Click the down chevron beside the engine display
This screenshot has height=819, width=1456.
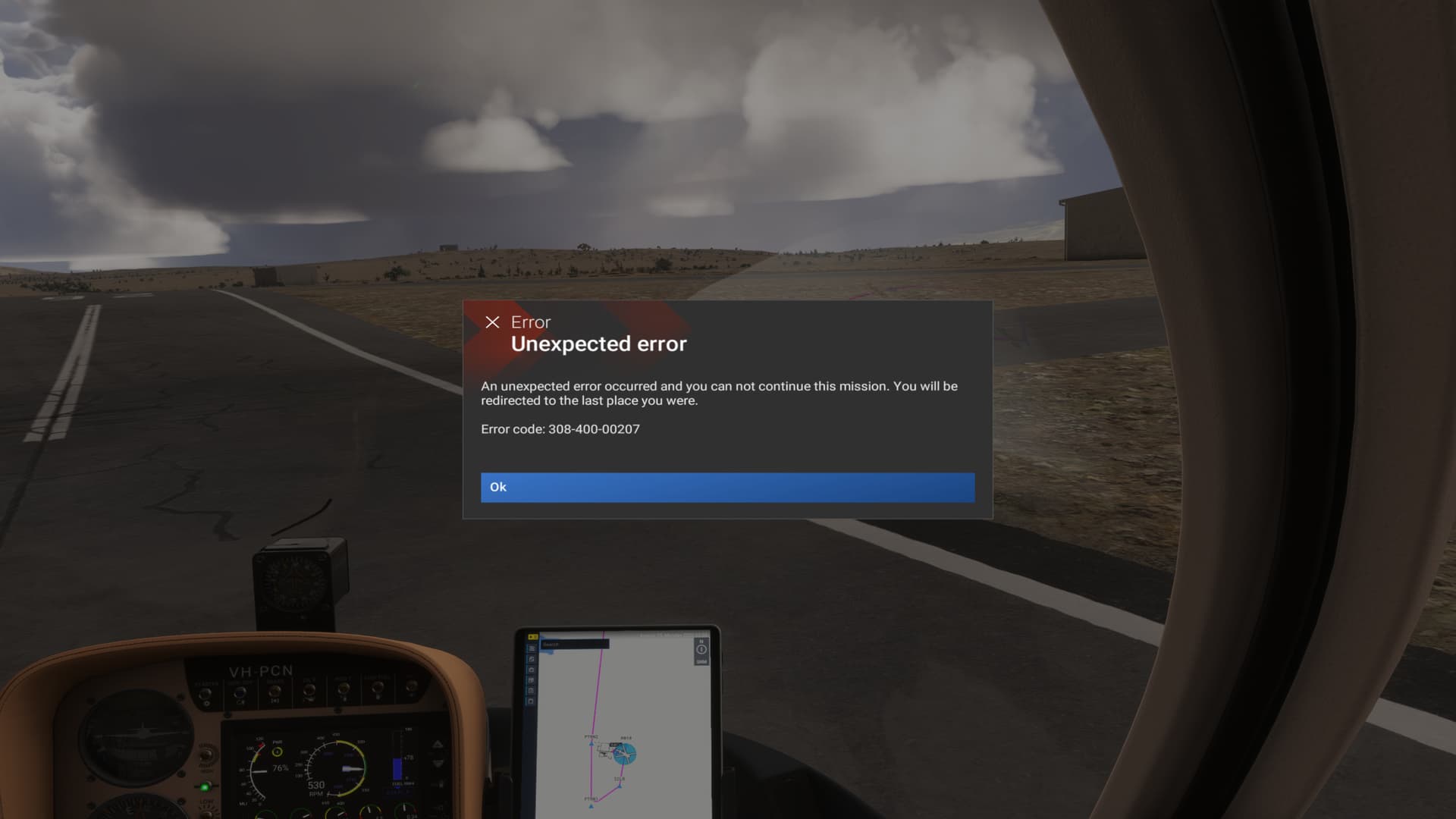tap(438, 764)
